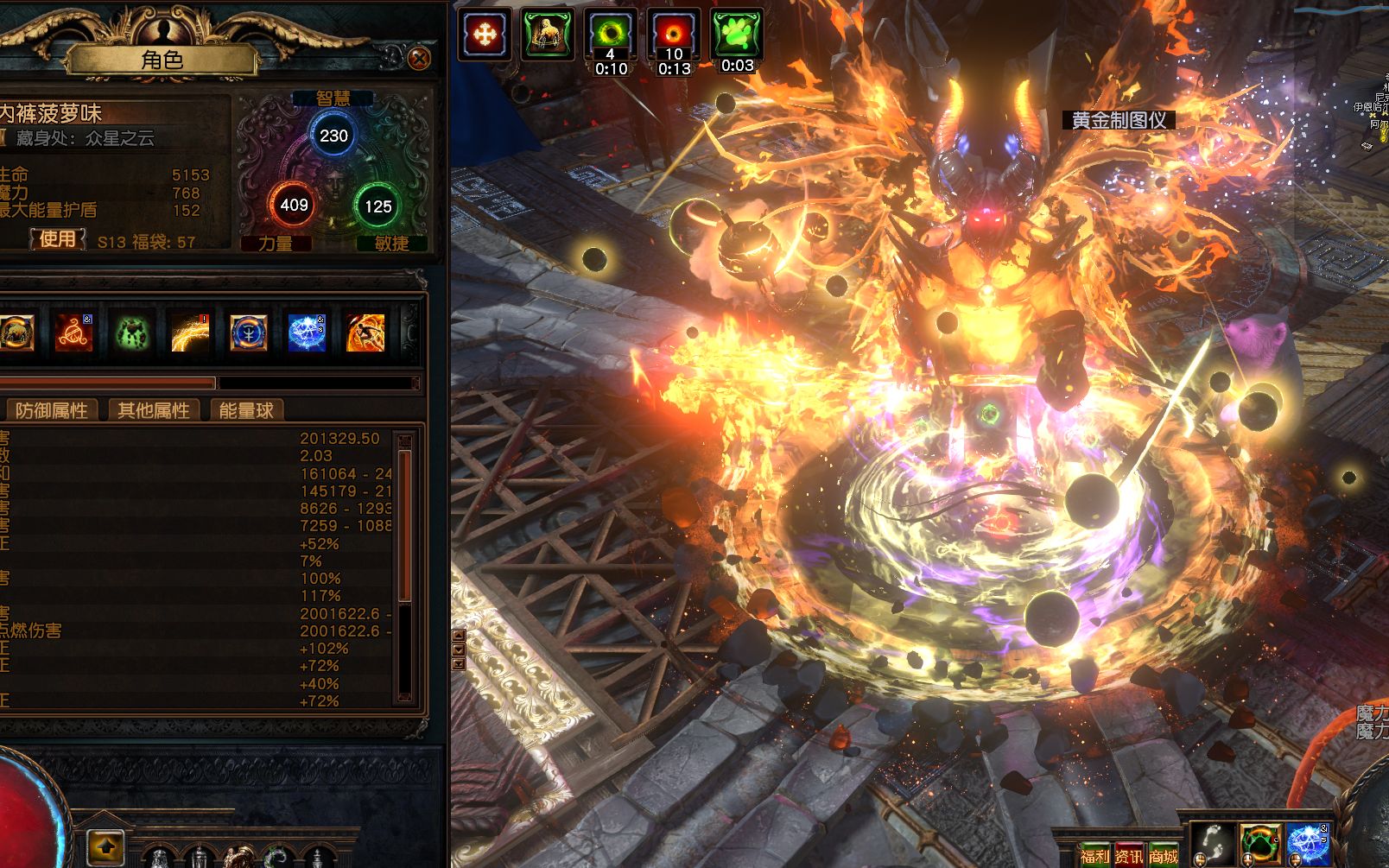Inspect the green paw buff with 0:03 timer
The width and height of the screenshot is (1389, 868).
[x=737, y=35]
